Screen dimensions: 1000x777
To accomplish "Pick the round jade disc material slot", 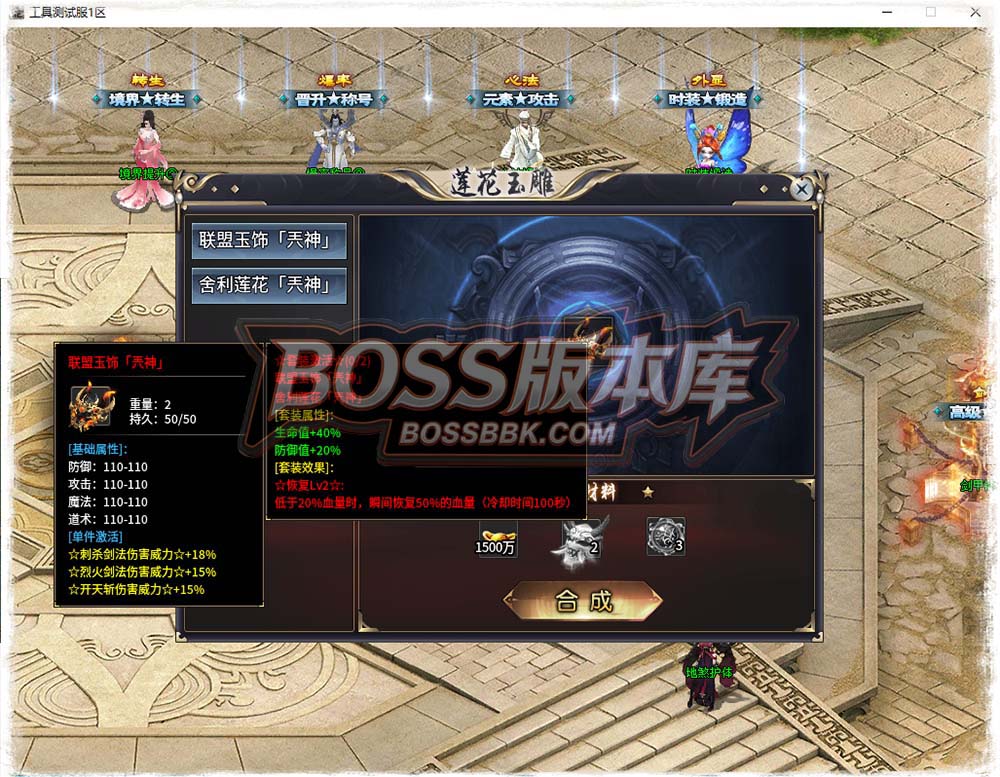I will pyautogui.click(x=665, y=536).
